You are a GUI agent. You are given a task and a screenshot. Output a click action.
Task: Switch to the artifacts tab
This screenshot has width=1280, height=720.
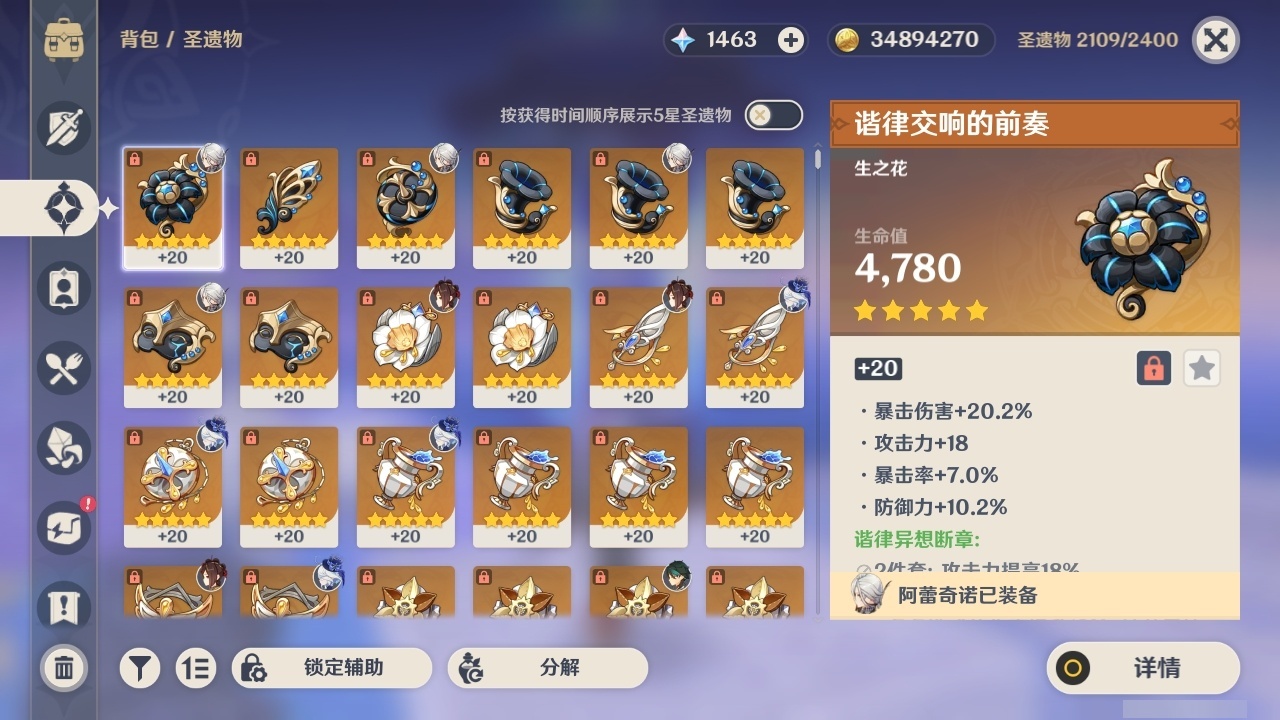click(x=64, y=207)
